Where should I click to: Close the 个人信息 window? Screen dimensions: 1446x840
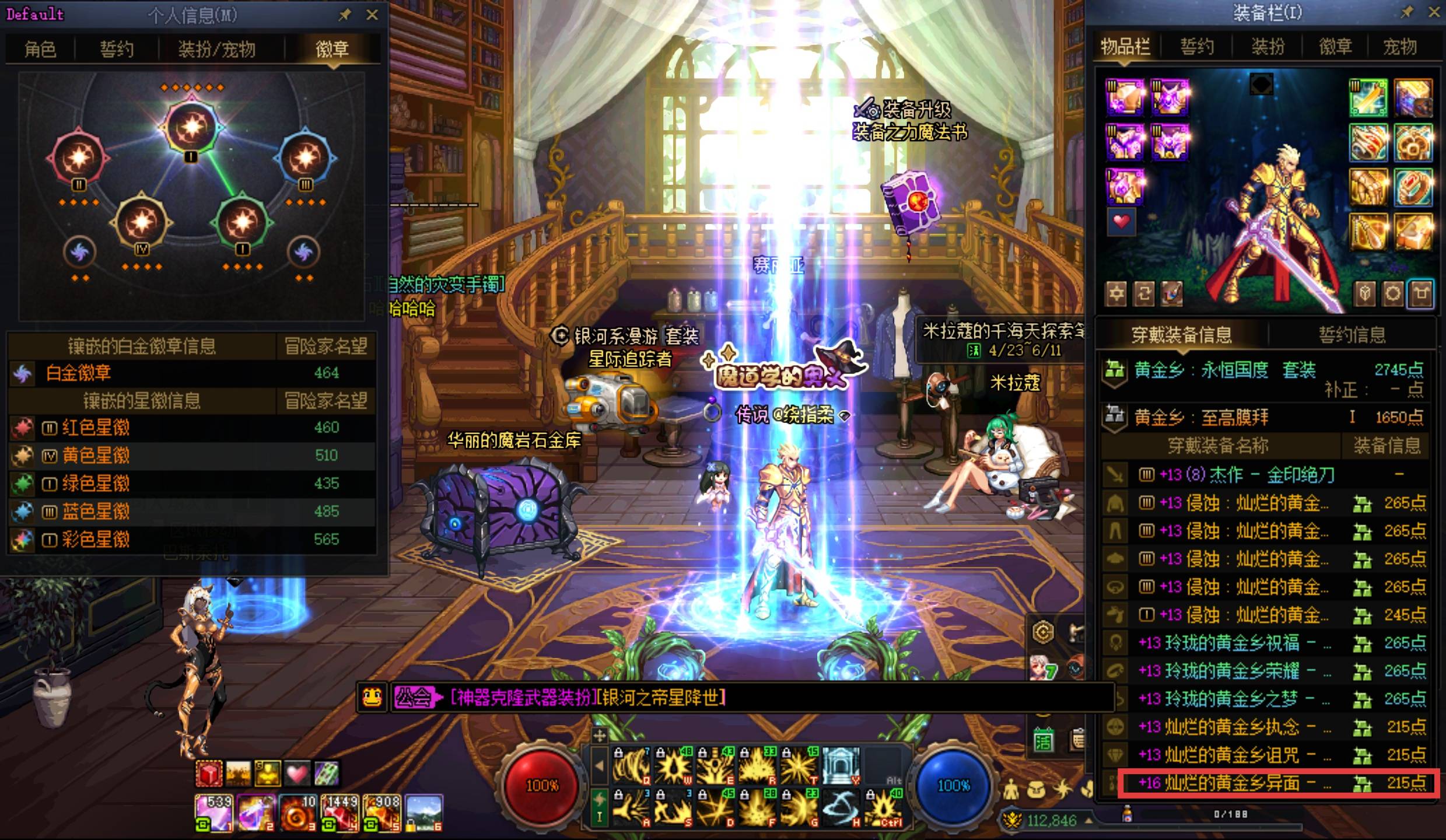click(372, 15)
